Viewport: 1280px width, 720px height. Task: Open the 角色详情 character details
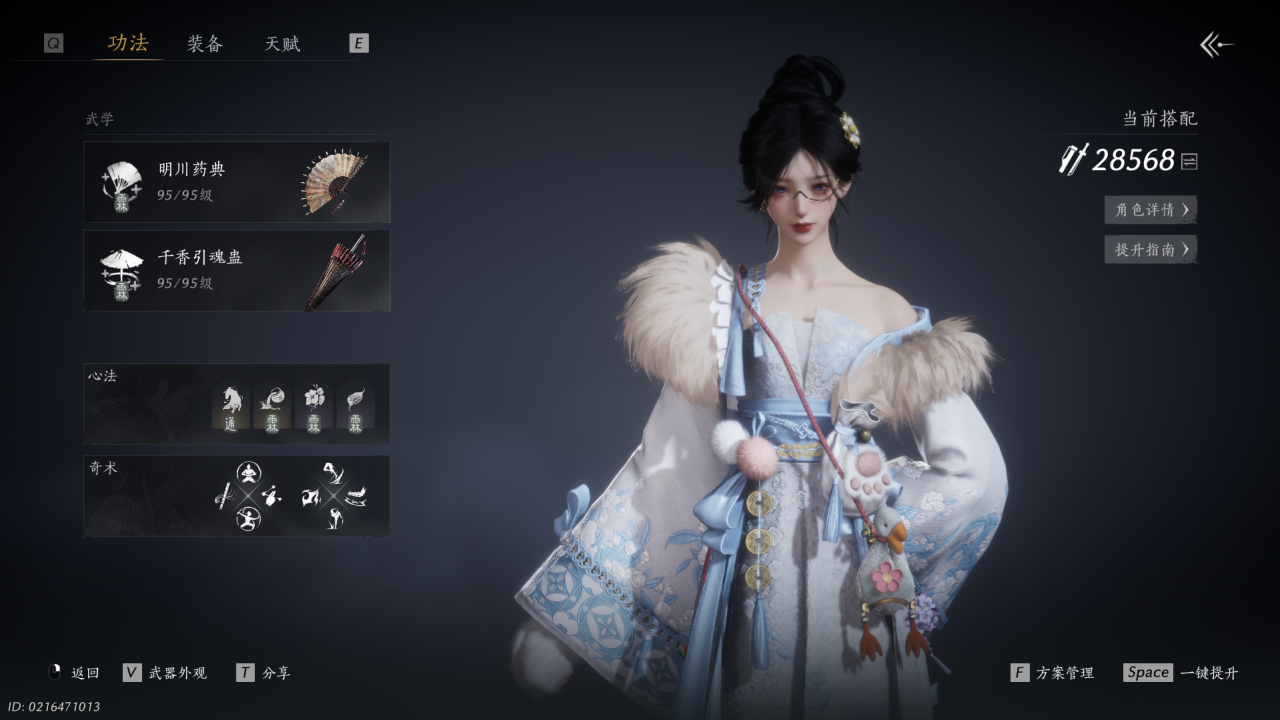pos(1150,210)
